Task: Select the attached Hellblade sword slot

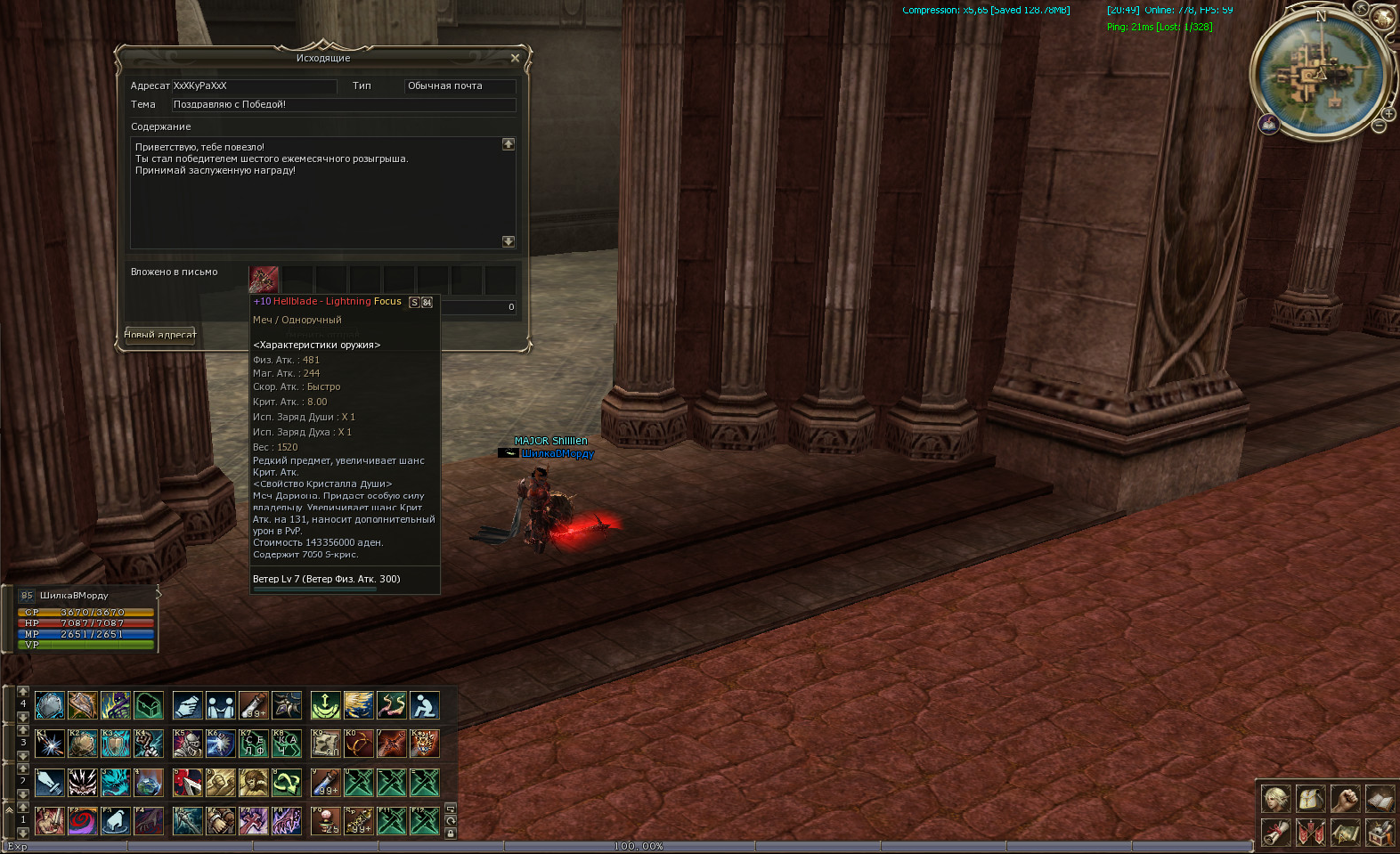Action: pyautogui.click(x=264, y=280)
